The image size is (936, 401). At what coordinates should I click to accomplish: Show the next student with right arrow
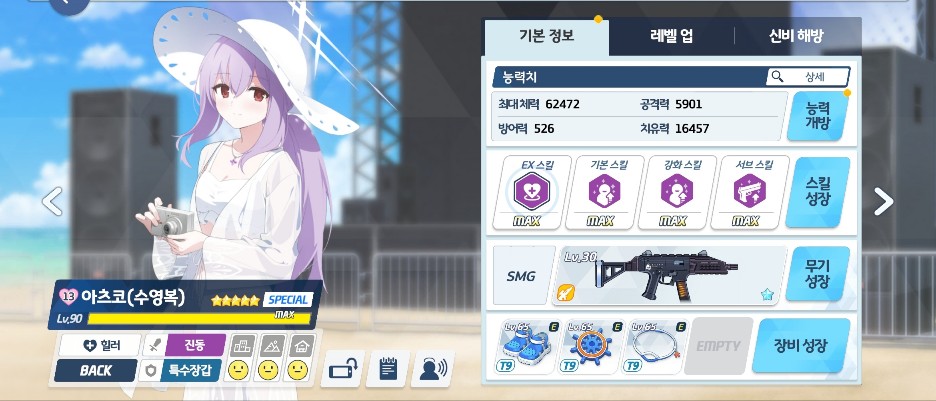[884, 201]
